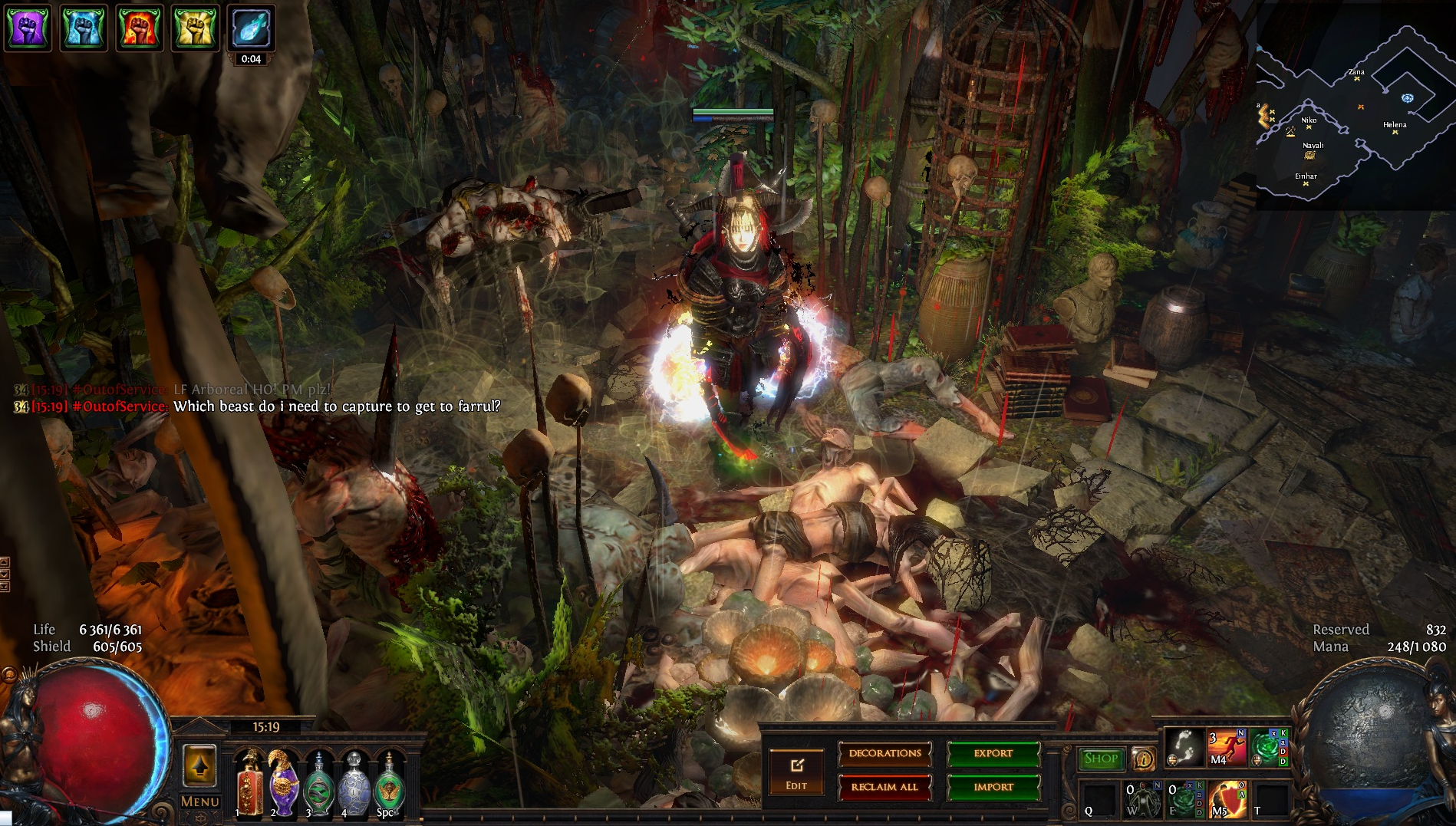Export the hideout layout

(993, 754)
